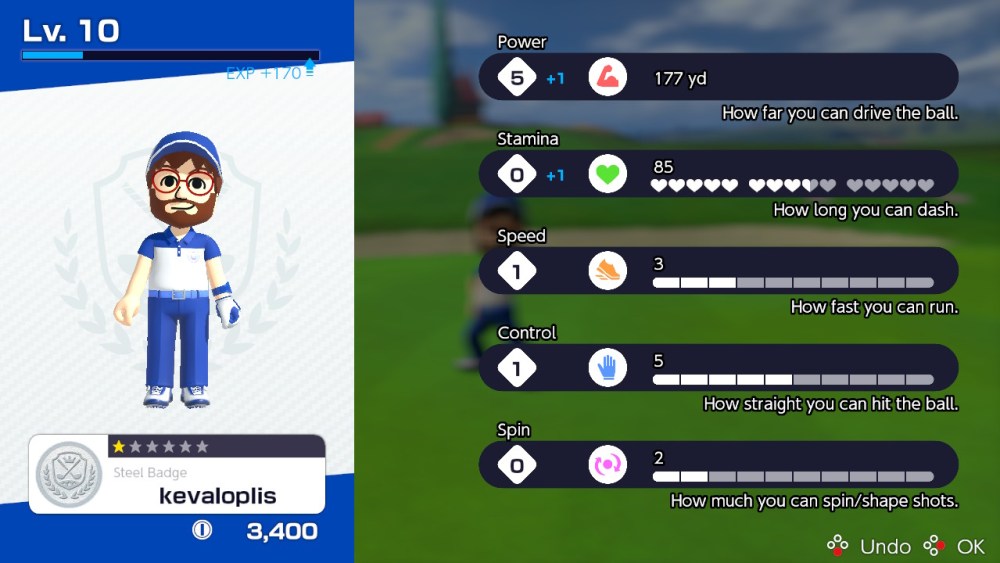This screenshot has height=563, width=1000.
Task: Pick the Control stat row
Action: (718, 368)
